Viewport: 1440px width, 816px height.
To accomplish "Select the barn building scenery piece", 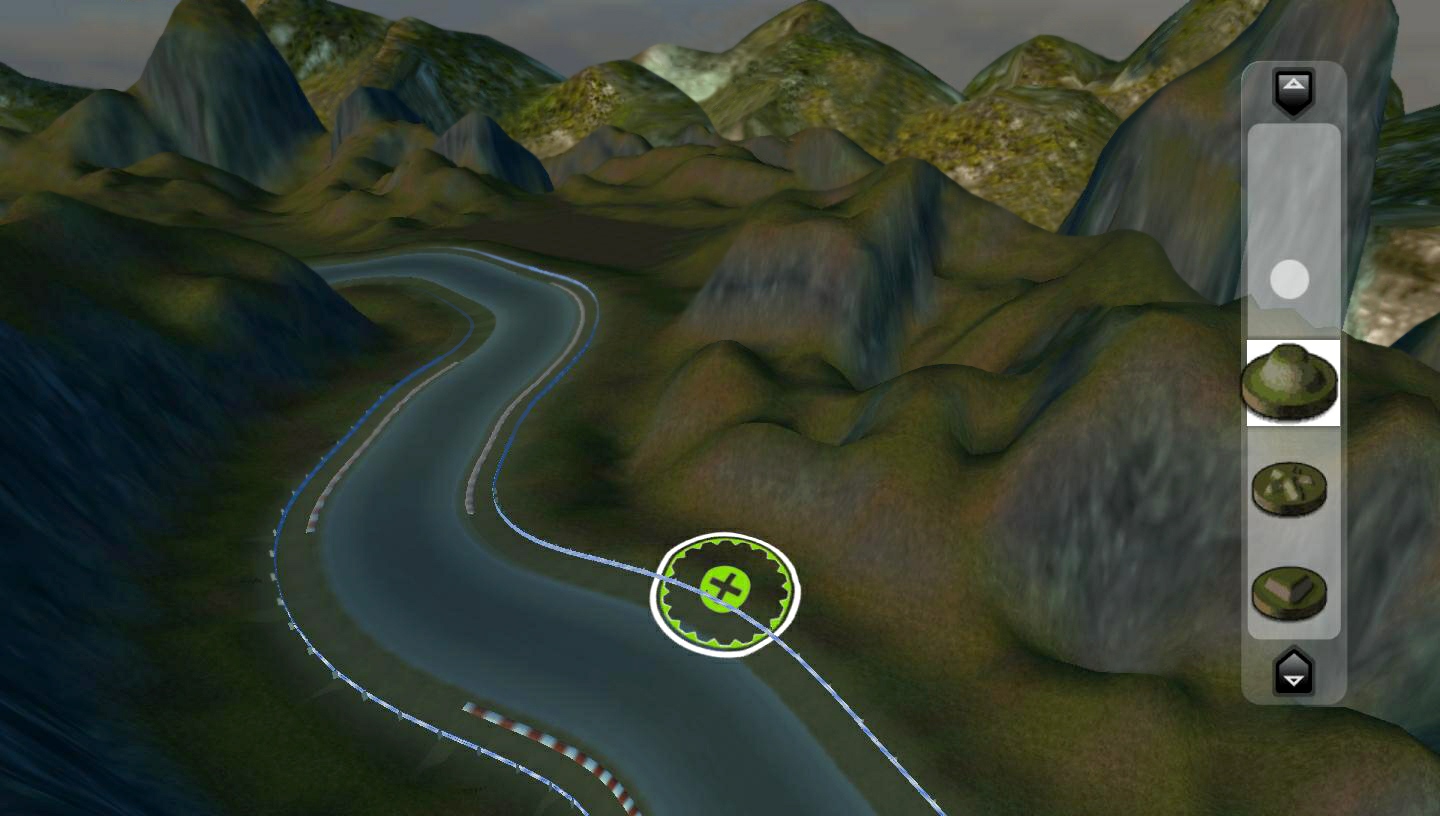I will coord(1292,591).
